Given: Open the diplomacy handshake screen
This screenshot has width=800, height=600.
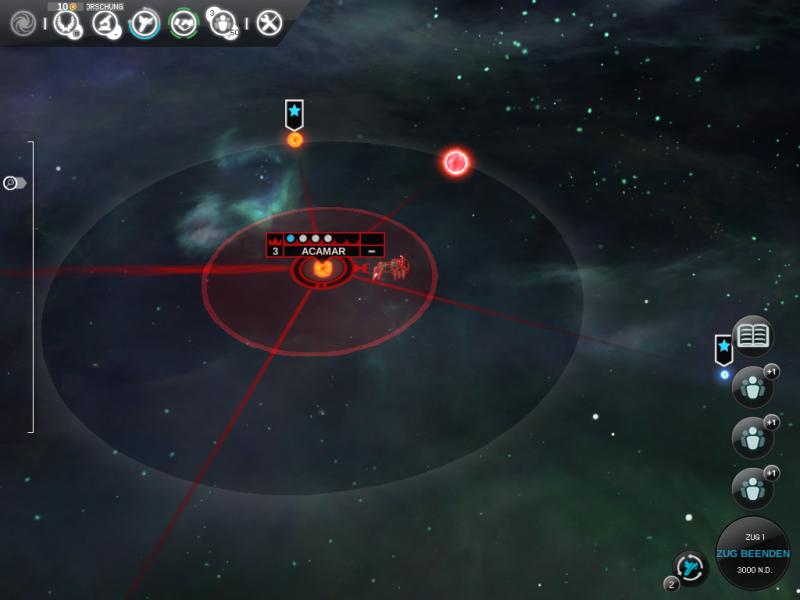Looking at the screenshot, I should point(182,22).
